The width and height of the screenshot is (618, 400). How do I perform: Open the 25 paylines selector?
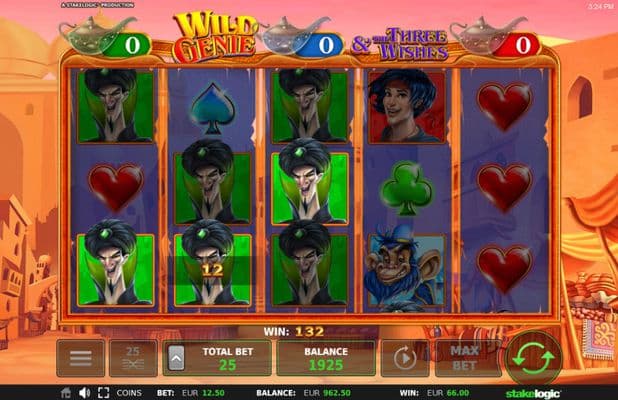tap(133, 358)
